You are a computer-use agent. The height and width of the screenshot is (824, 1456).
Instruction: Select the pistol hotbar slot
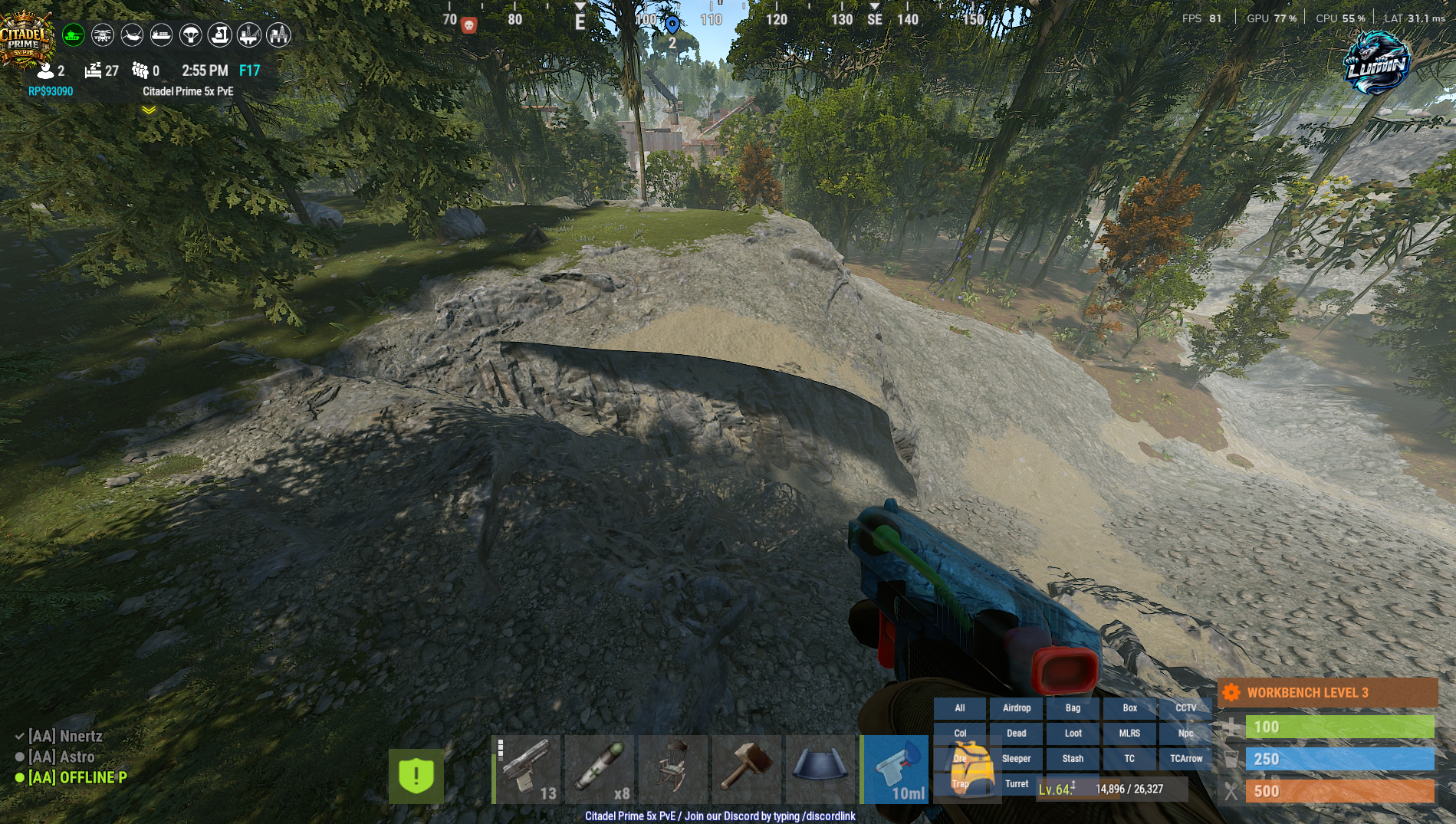pos(528,769)
